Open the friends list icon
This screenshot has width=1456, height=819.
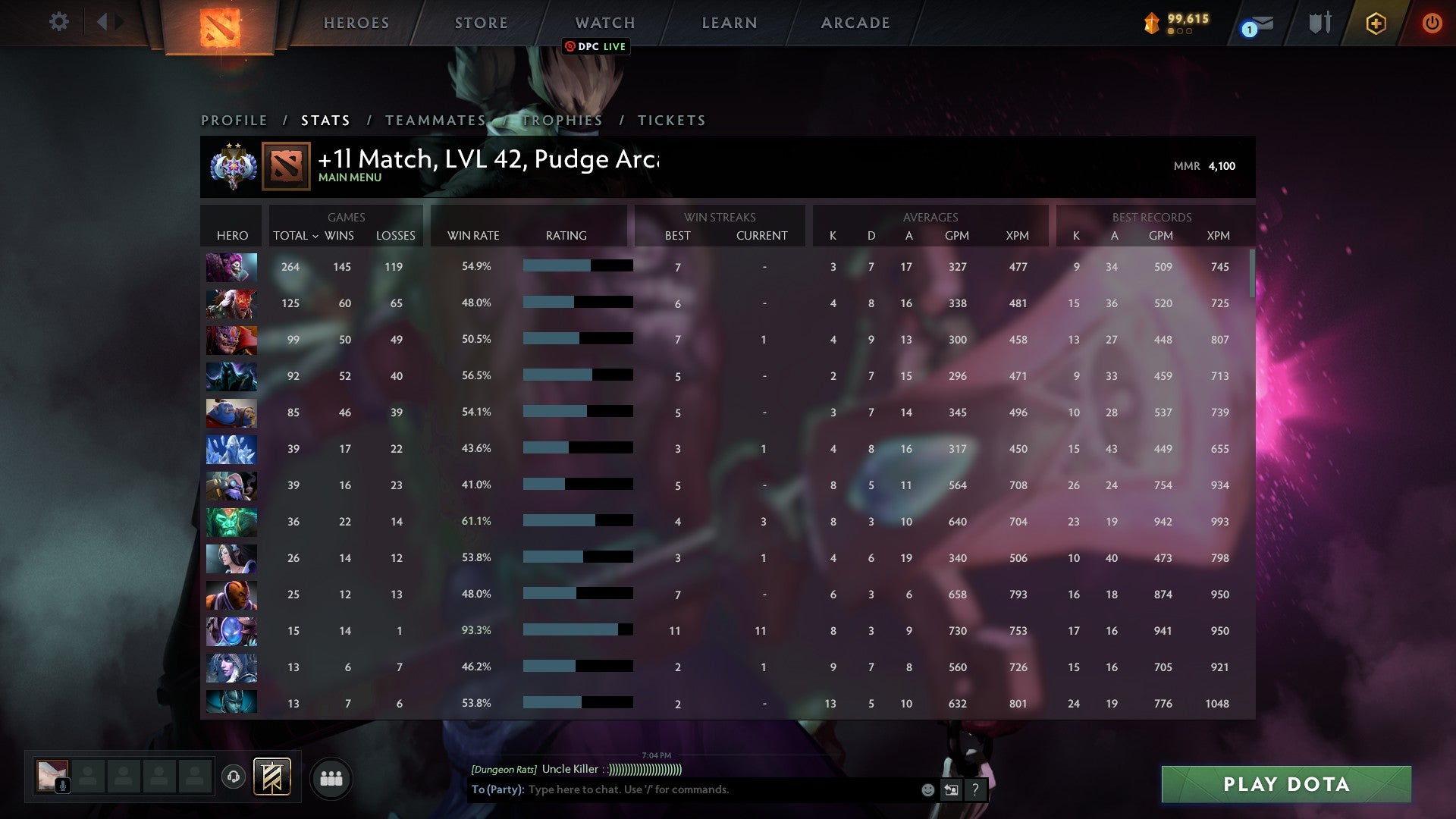(331, 777)
